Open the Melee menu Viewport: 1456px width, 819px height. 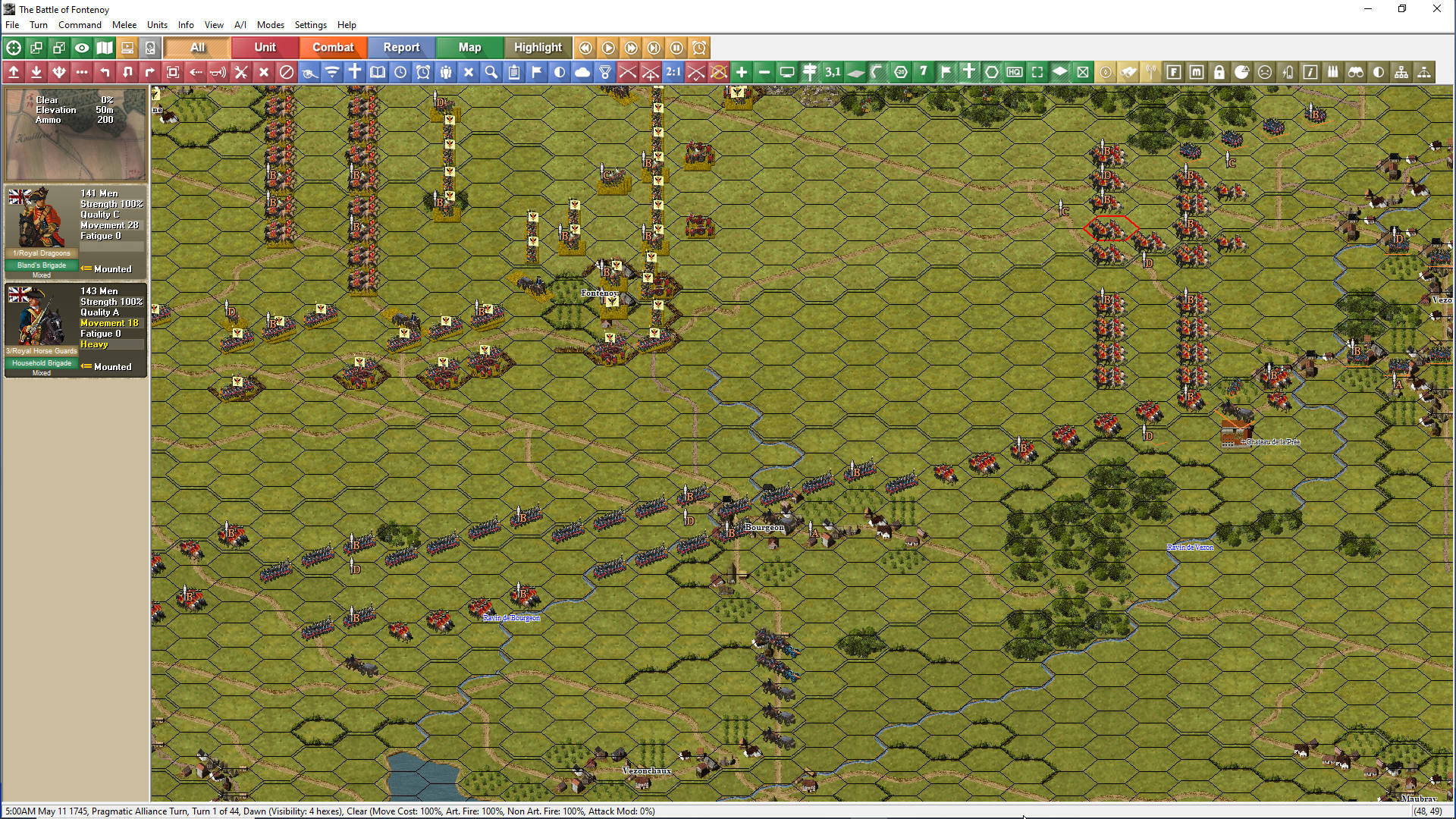click(124, 25)
